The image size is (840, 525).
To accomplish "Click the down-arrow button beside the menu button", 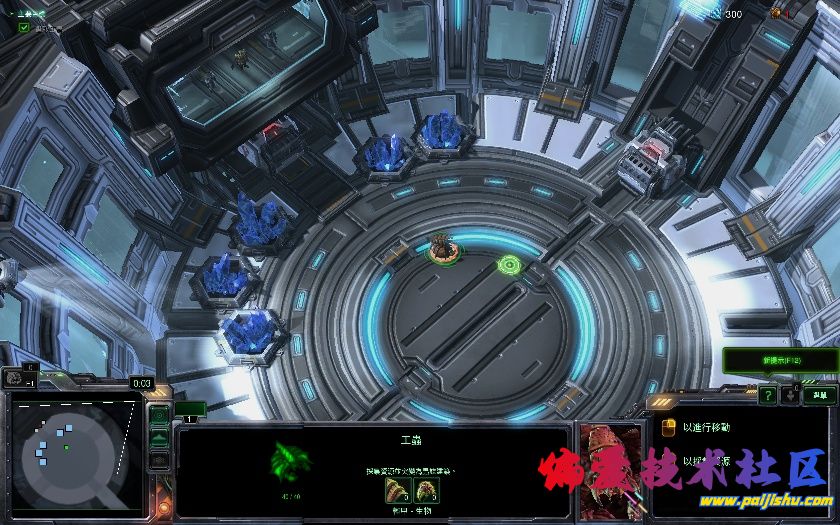I will coord(790,395).
